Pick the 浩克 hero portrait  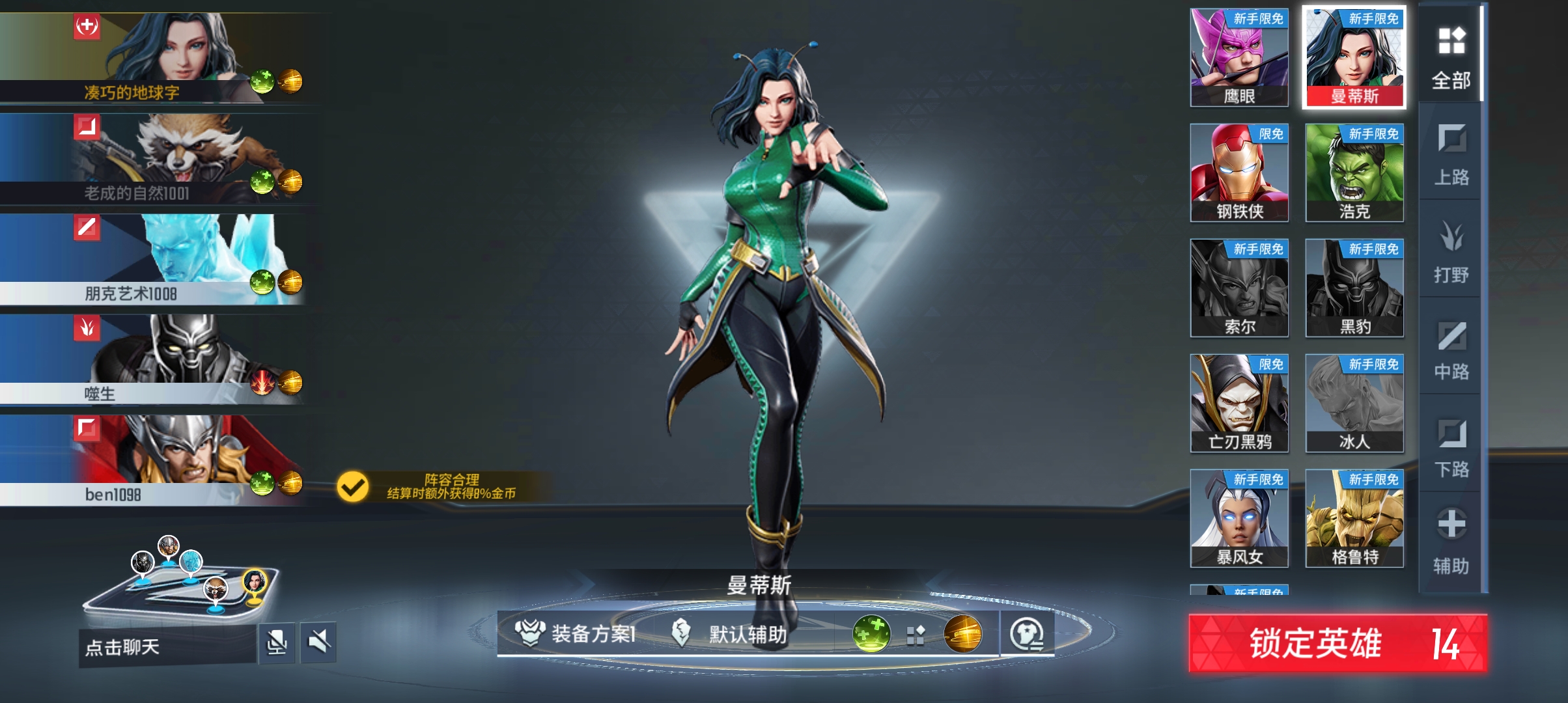[x=1354, y=172]
